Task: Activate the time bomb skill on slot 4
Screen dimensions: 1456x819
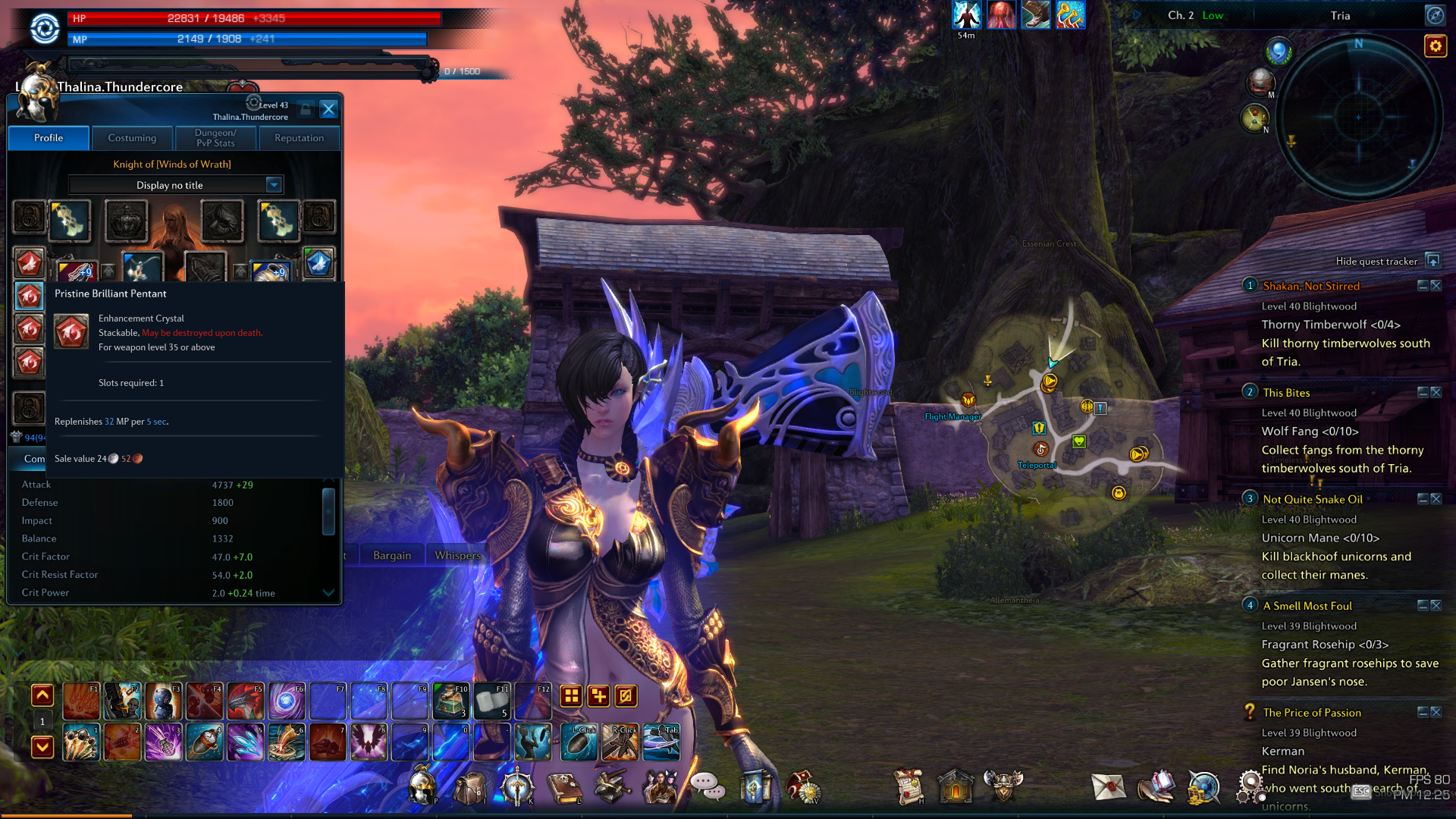Action: pos(204,742)
